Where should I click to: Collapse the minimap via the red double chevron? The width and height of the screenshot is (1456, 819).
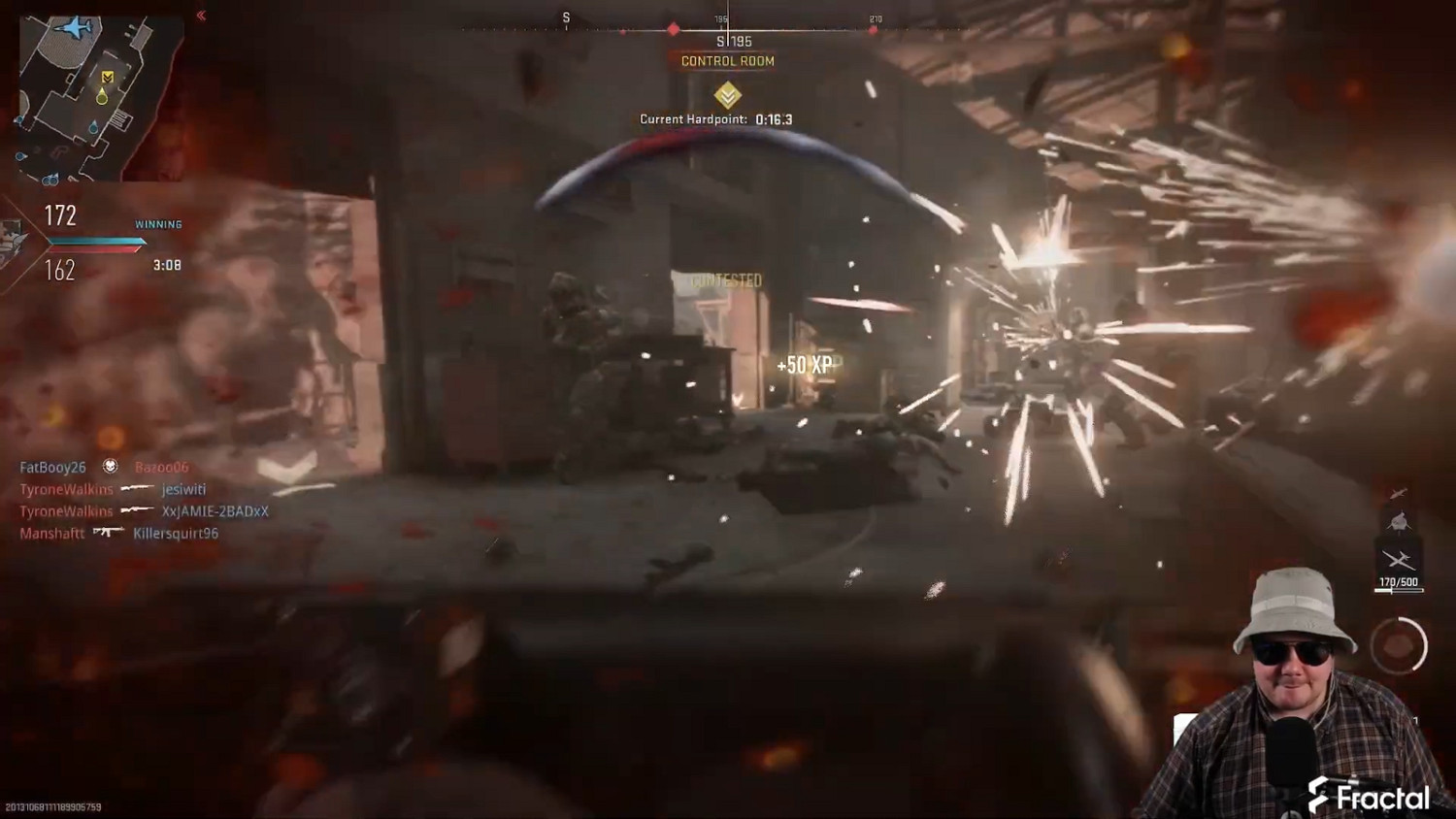tap(201, 15)
